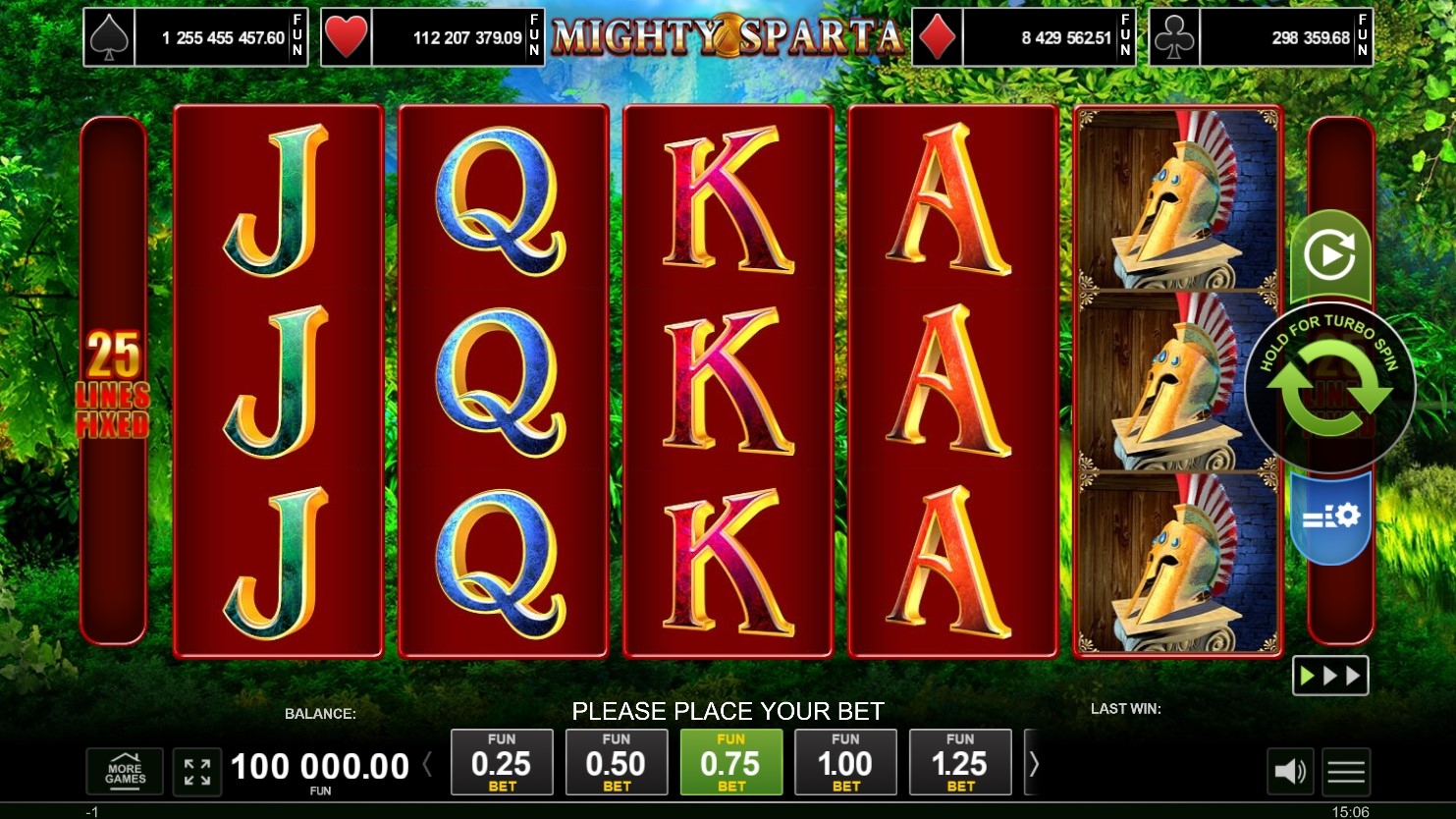Viewport: 1456px width, 819px height.
Task: Set the bet to 1.00
Action: point(845,762)
